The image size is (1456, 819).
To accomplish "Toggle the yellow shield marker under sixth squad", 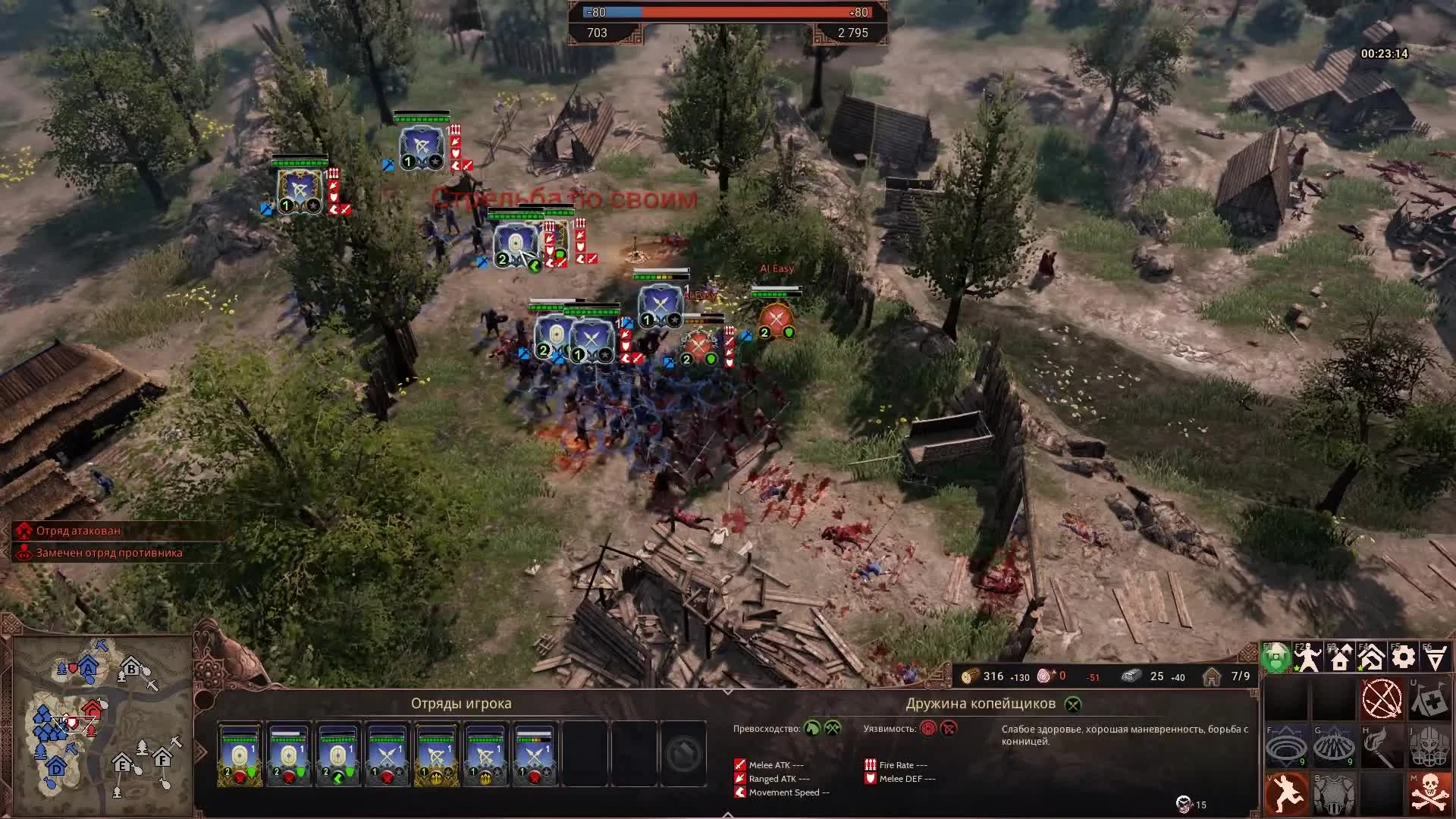I will pyautogui.click(x=485, y=777).
